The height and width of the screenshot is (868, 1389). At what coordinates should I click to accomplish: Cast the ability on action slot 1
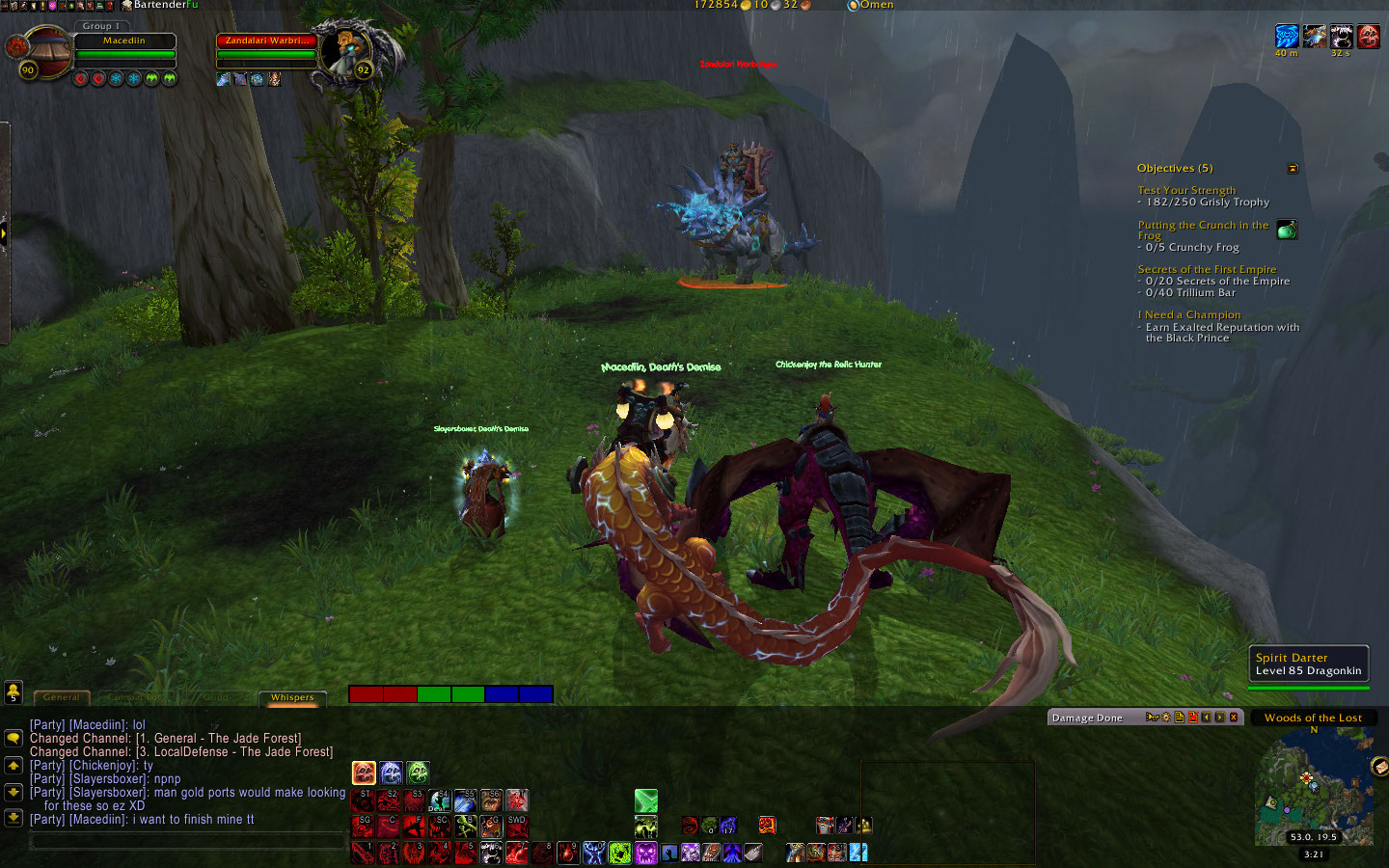[x=364, y=853]
